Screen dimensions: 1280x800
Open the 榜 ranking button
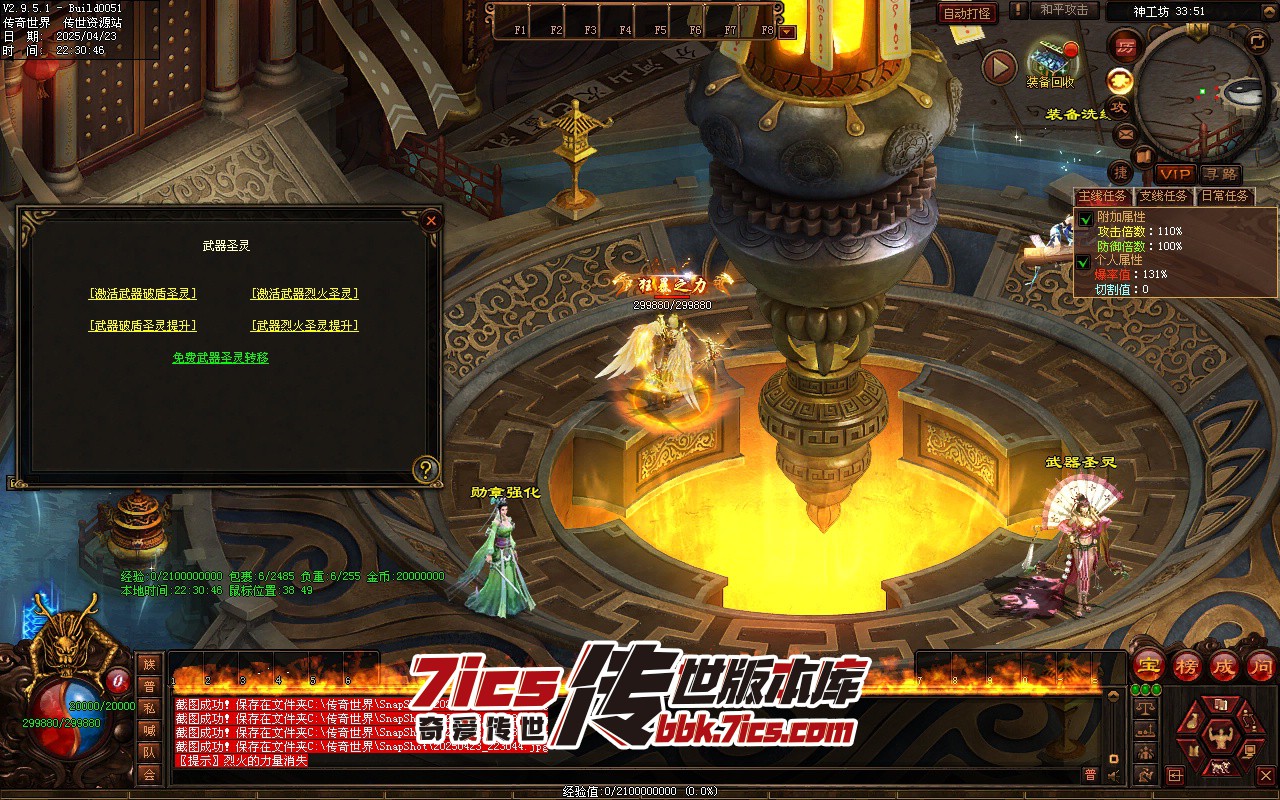[x=1187, y=665]
